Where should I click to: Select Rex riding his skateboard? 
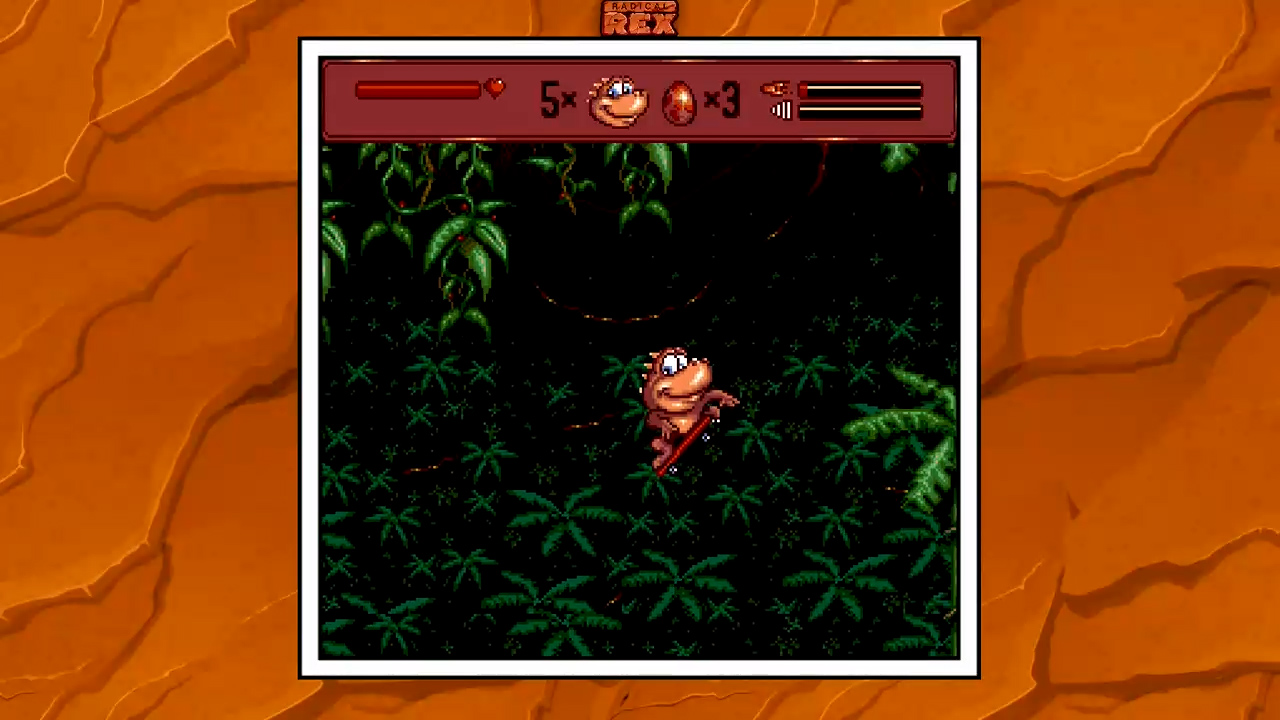click(x=680, y=400)
